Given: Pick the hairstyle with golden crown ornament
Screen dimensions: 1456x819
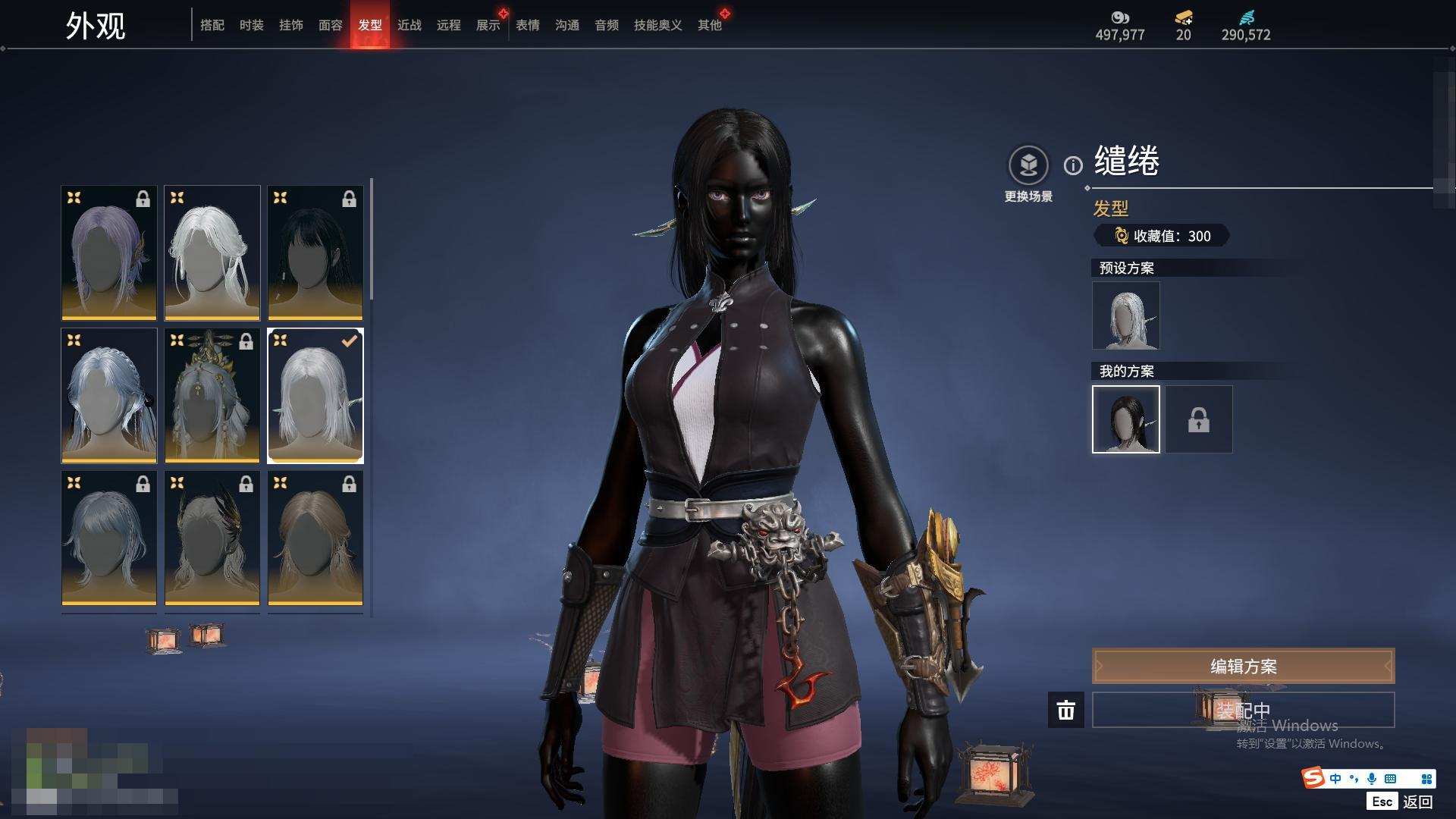Looking at the screenshot, I should (x=212, y=395).
